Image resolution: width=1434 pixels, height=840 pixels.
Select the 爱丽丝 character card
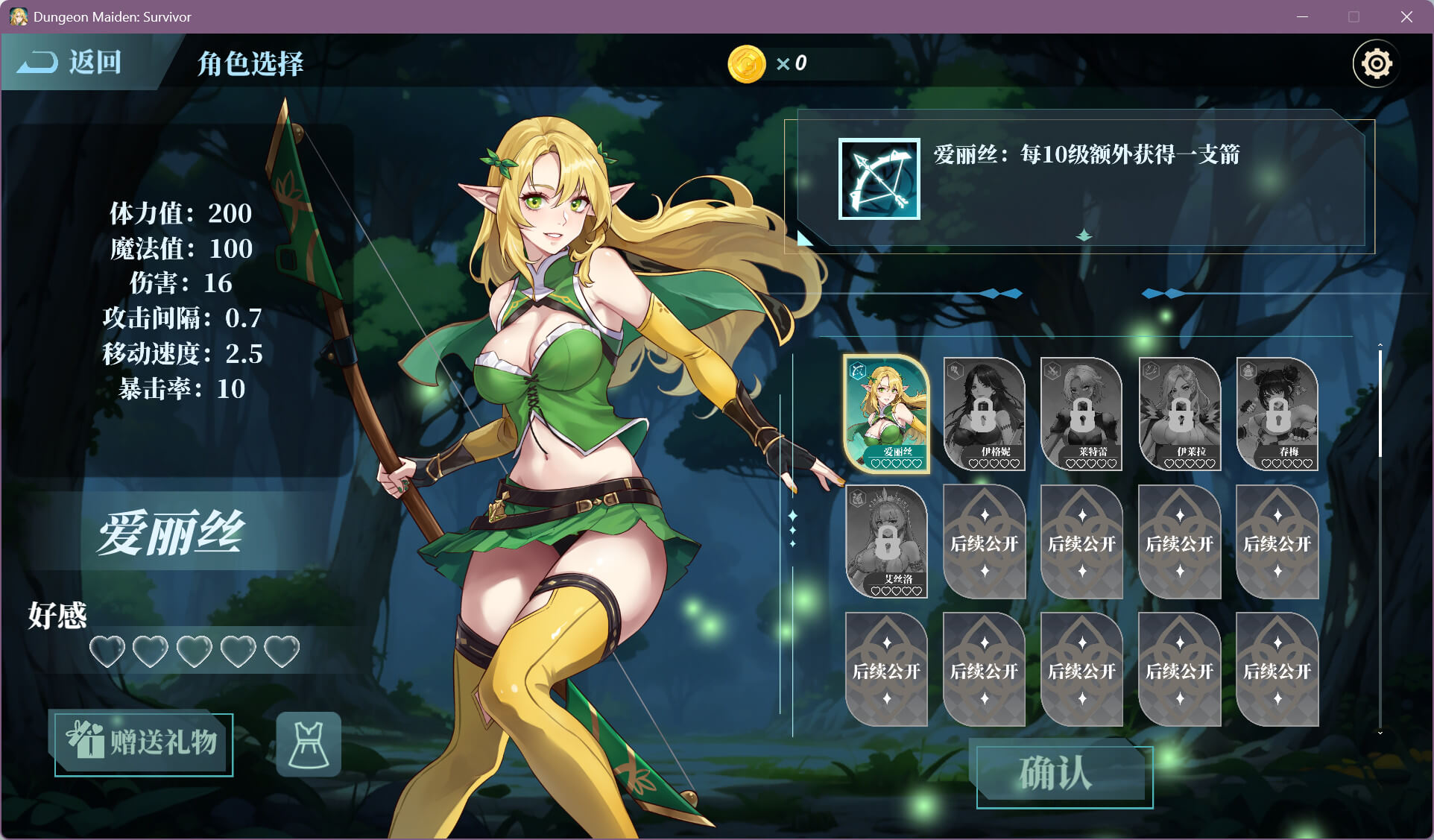click(x=886, y=414)
